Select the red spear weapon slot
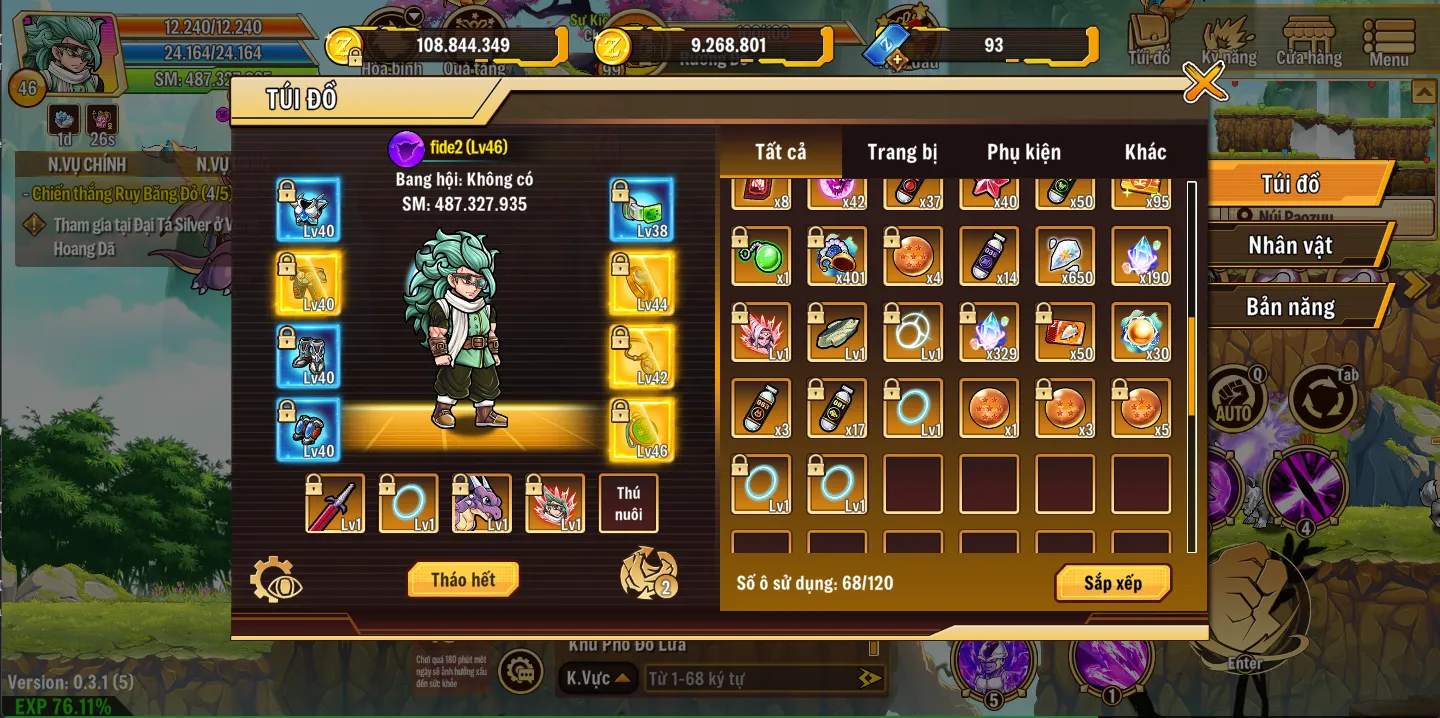This screenshot has width=1440, height=718. pos(335,503)
